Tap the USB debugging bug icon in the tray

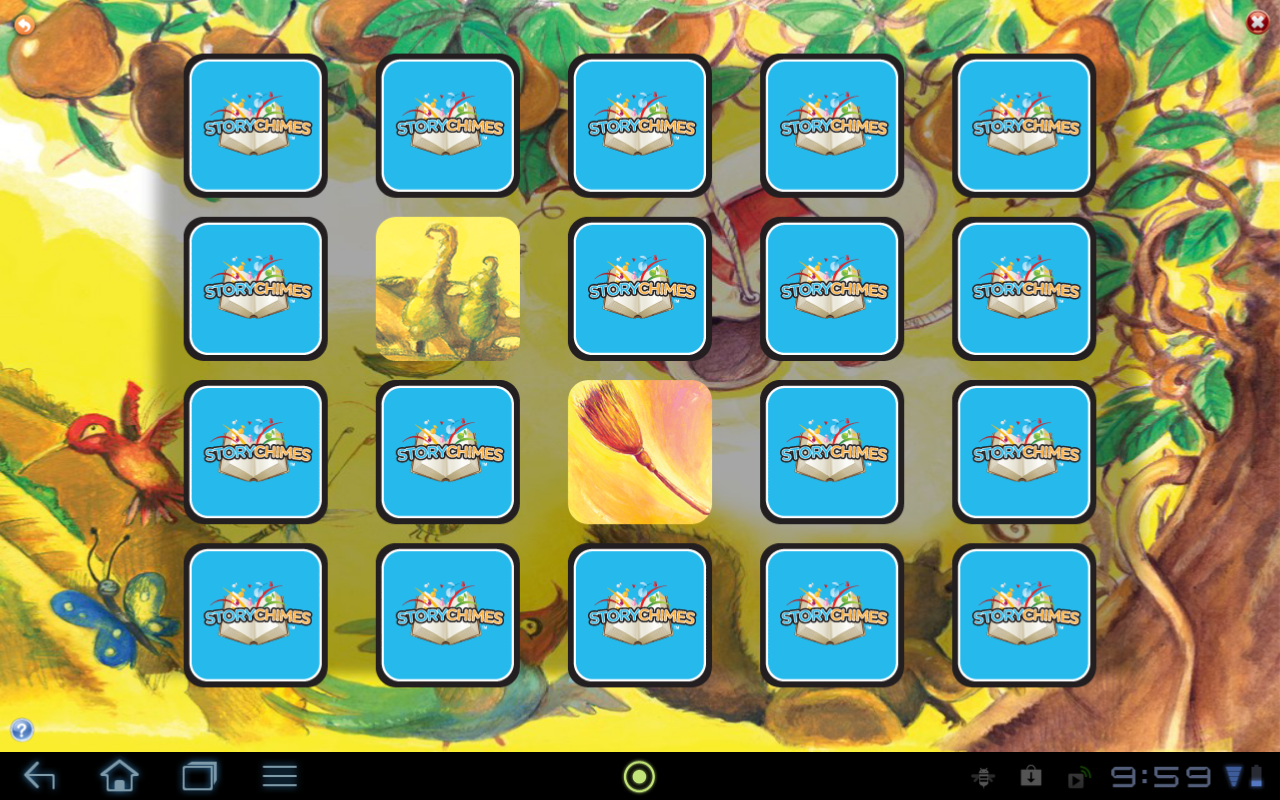985,775
